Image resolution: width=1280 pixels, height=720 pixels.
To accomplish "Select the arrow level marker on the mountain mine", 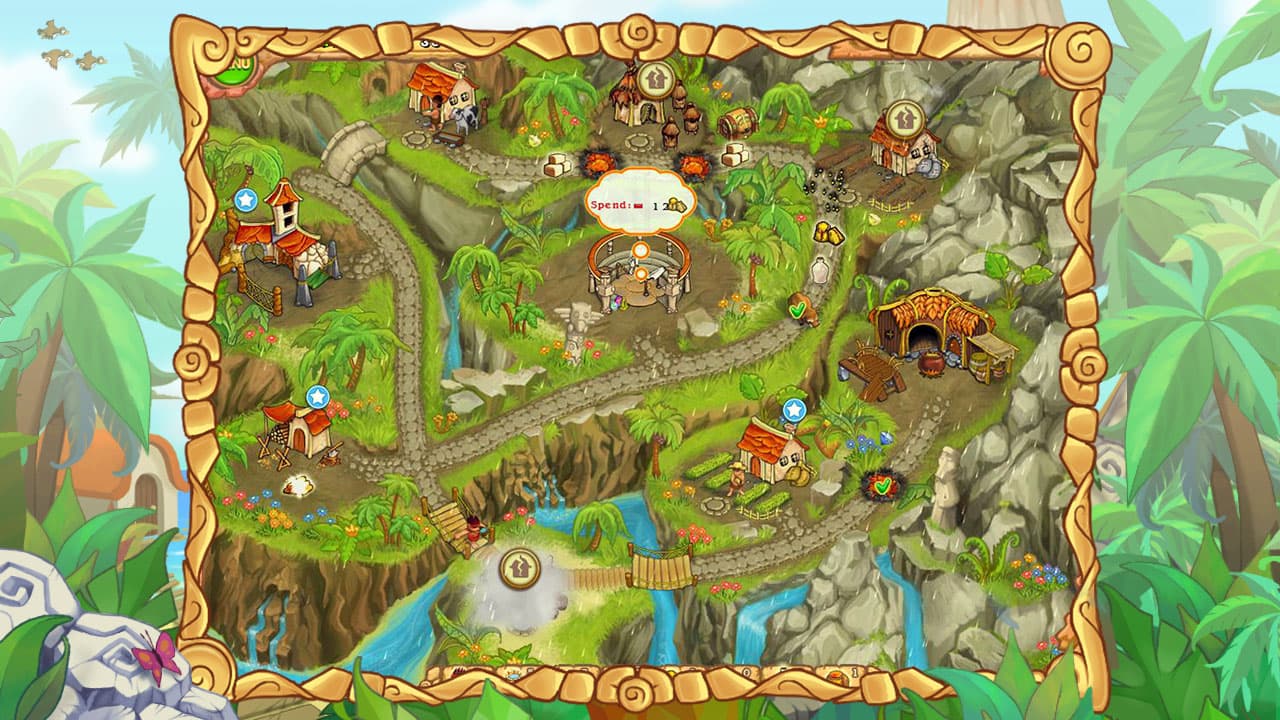I will tap(906, 117).
